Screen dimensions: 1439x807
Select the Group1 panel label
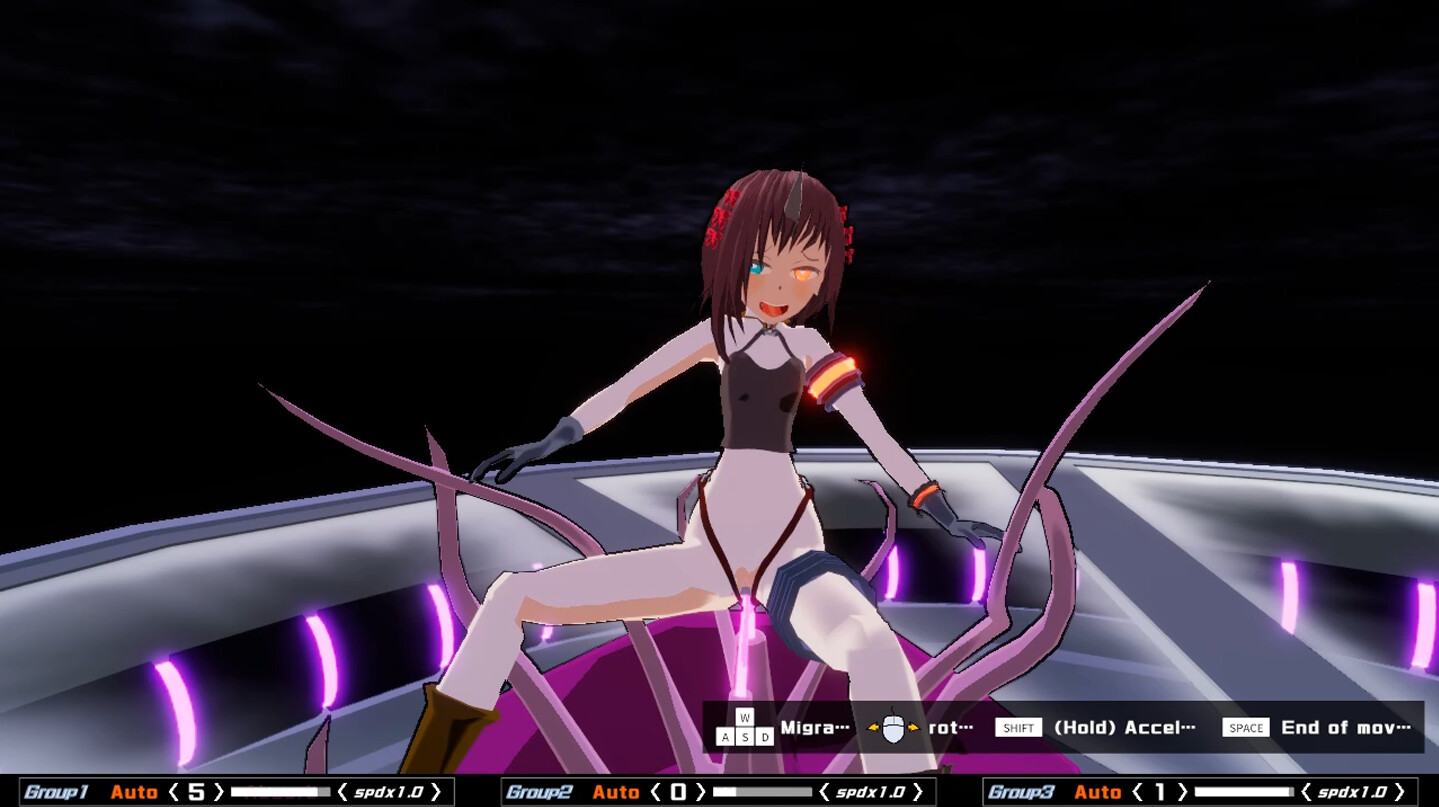[x=55, y=791]
